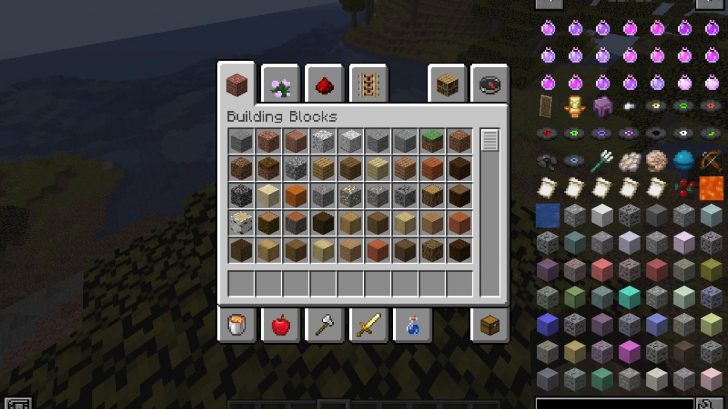
Task: Select the trident in the side item panel
Action: [603, 160]
